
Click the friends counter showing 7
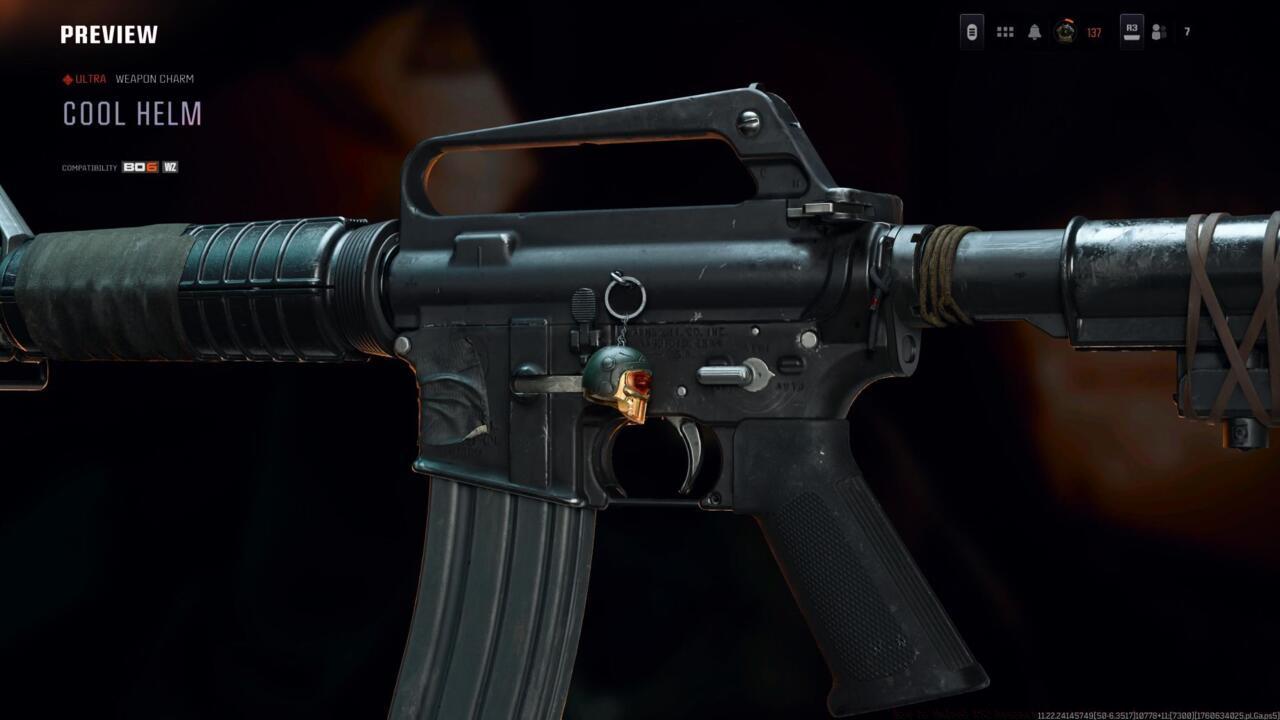pyautogui.click(x=1185, y=32)
